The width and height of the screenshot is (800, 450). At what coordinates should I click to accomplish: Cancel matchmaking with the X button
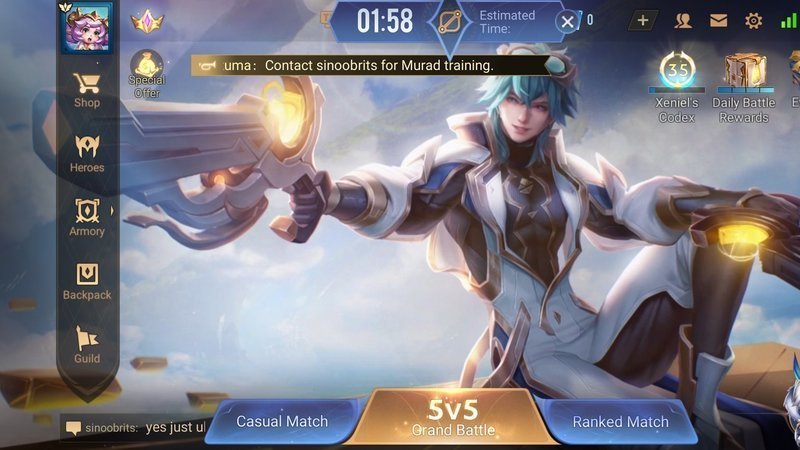567,21
